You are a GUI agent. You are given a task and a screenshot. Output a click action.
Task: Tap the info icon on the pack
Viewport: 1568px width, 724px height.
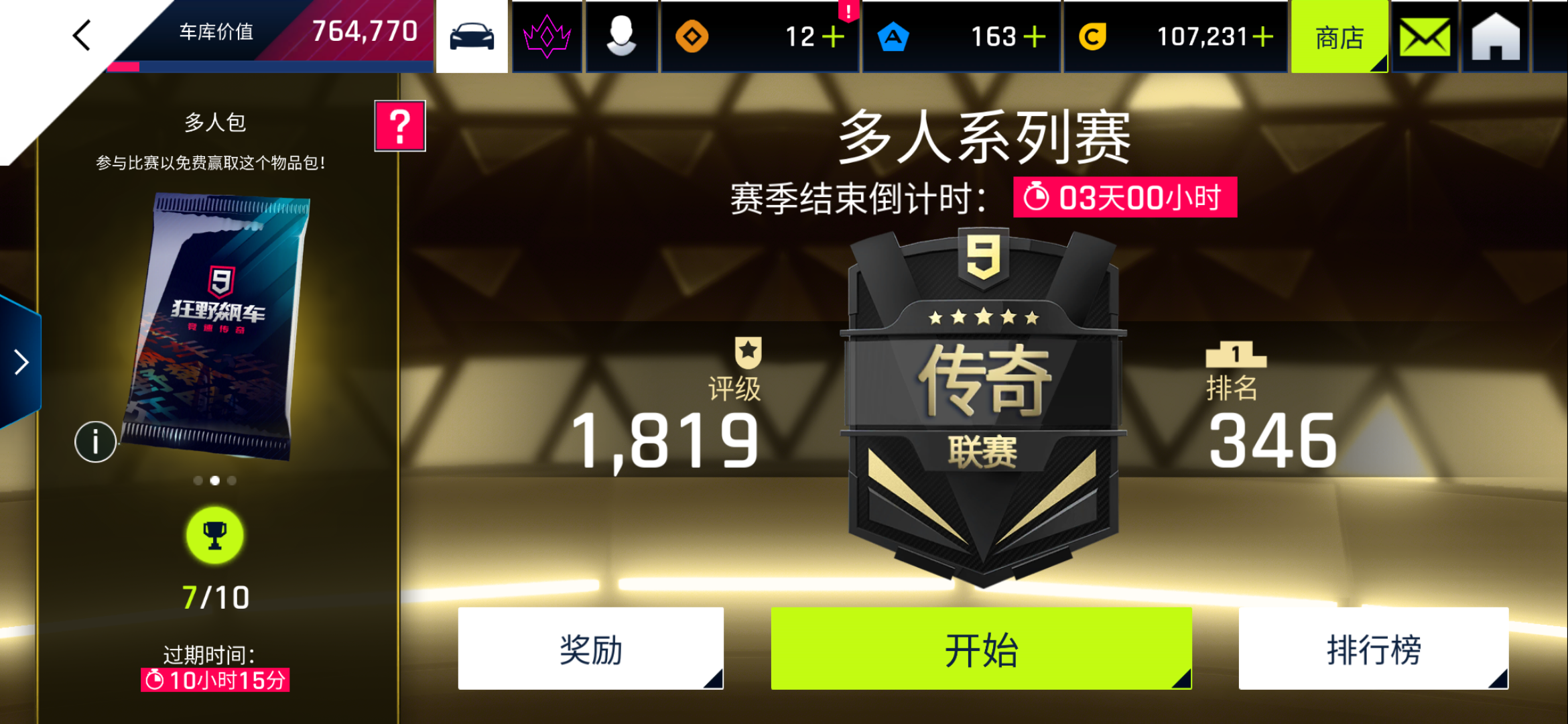pos(94,442)
